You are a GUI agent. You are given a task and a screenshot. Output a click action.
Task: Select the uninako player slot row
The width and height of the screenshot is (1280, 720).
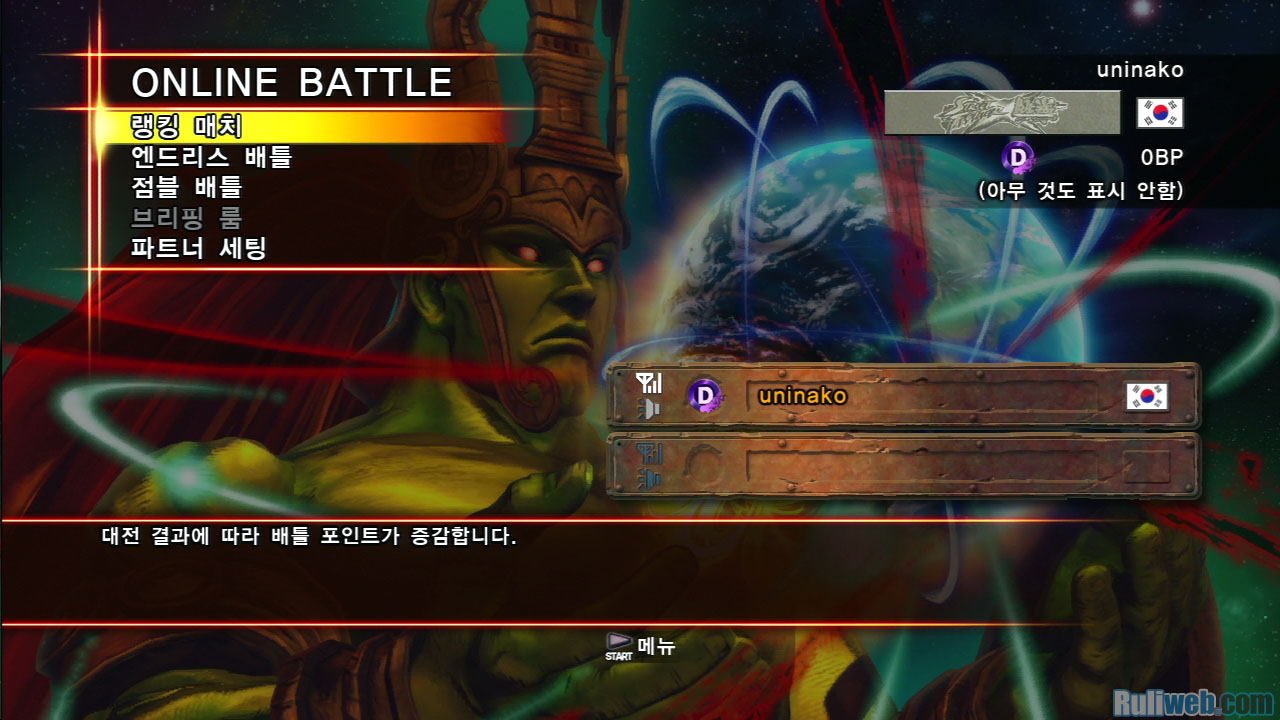903,396
